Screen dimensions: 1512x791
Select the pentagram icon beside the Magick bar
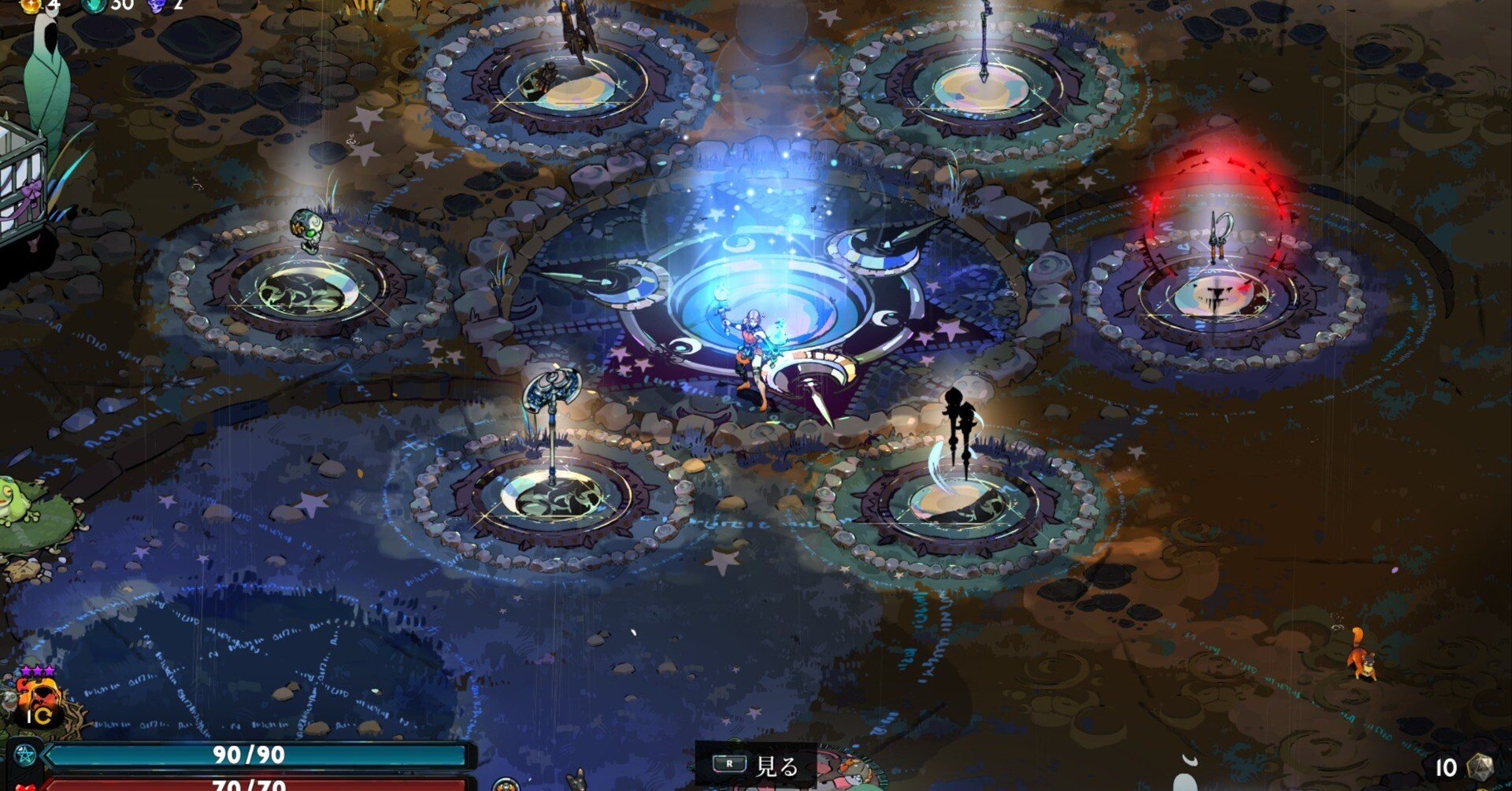pos(26,757)
